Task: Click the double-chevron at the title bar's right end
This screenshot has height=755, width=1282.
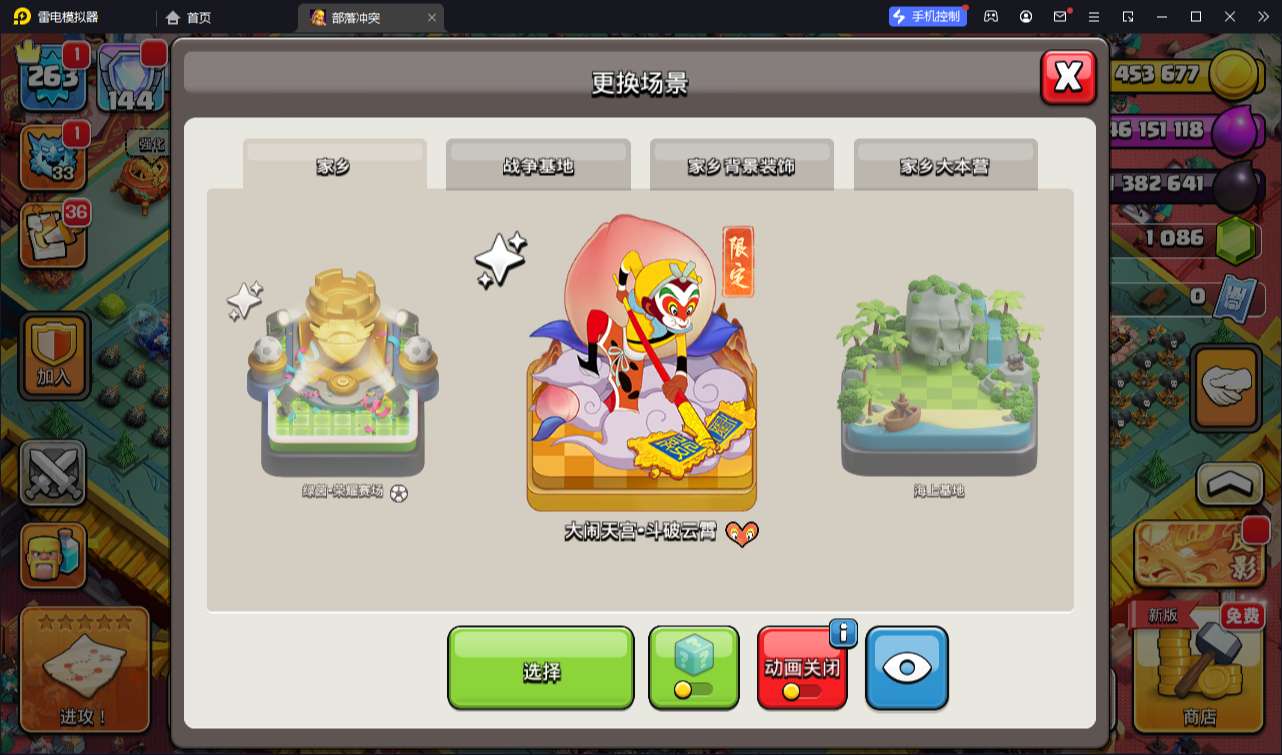Action: 1262,16
